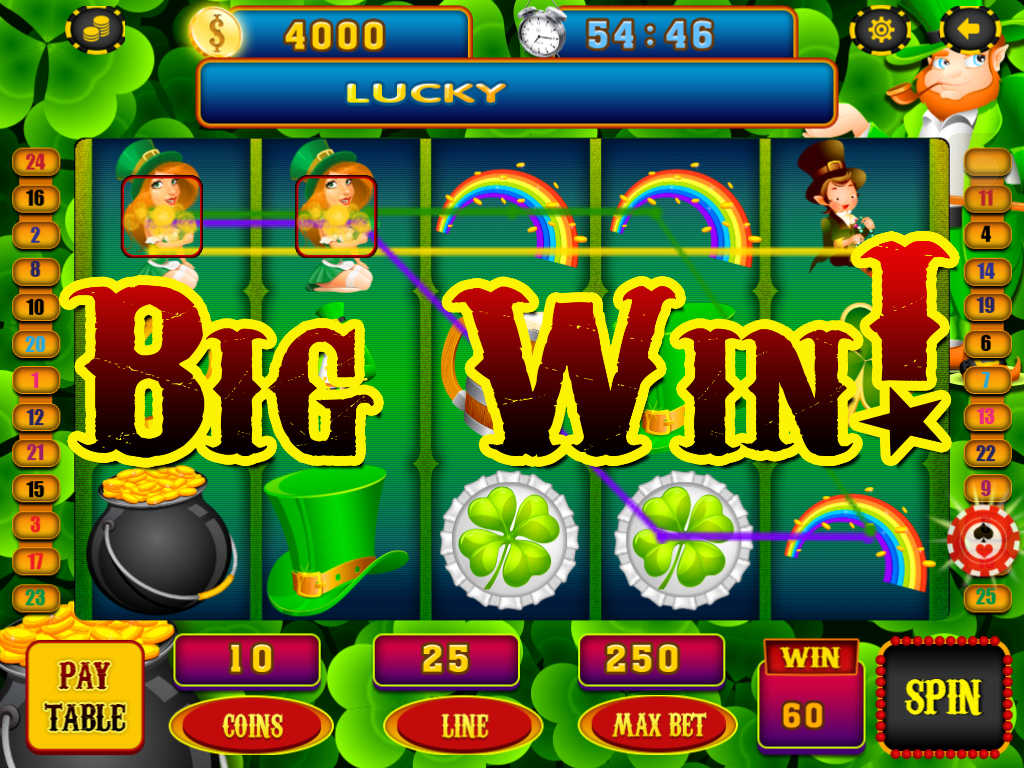1024x768 pixels.
Task: Highlight payline number 25
Action: (987, 598)
